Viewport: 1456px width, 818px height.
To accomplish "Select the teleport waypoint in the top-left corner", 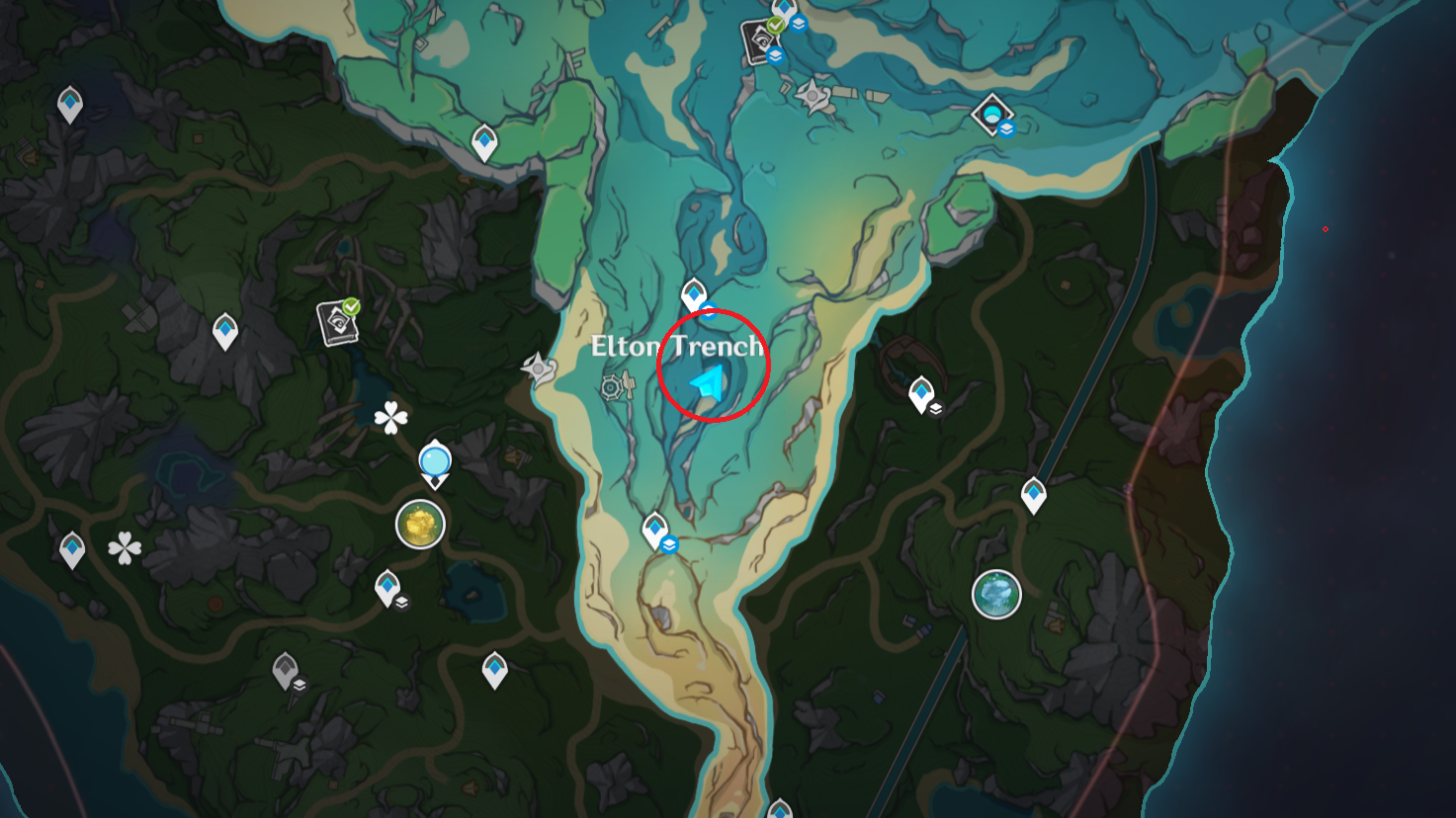I will click(x=69, y=102).
